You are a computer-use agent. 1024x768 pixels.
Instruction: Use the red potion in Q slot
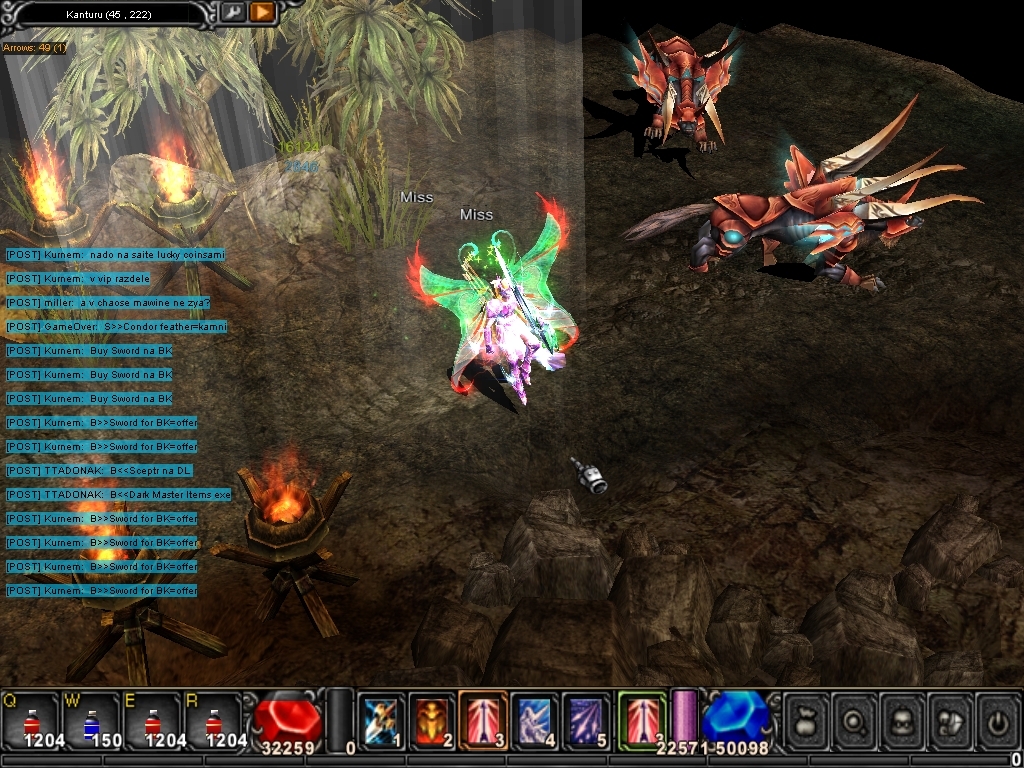[x=30, y=720]
